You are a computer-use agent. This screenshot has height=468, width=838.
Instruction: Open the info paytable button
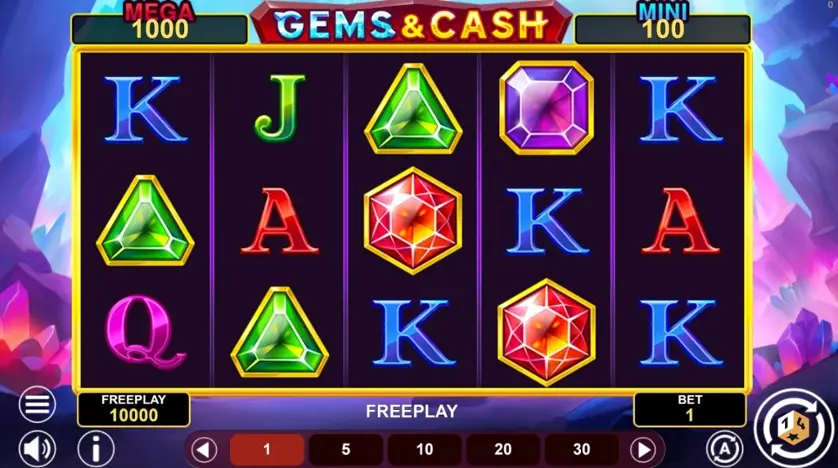(96, 447)
